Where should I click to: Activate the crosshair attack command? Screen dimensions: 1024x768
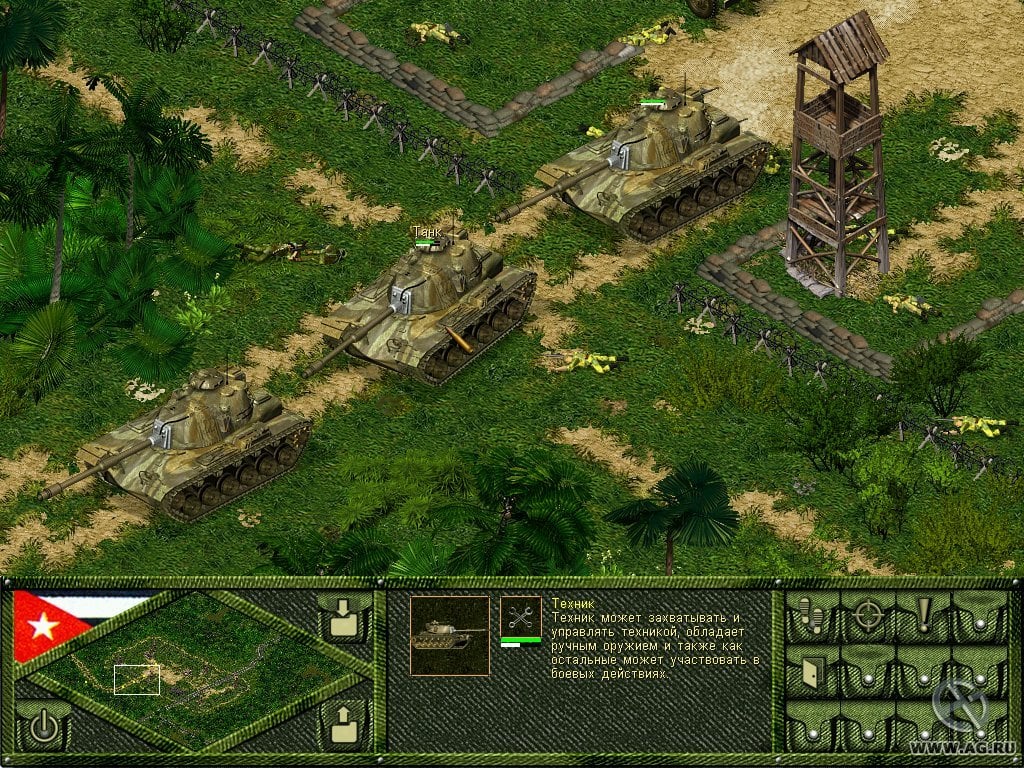tap(867, 617)
